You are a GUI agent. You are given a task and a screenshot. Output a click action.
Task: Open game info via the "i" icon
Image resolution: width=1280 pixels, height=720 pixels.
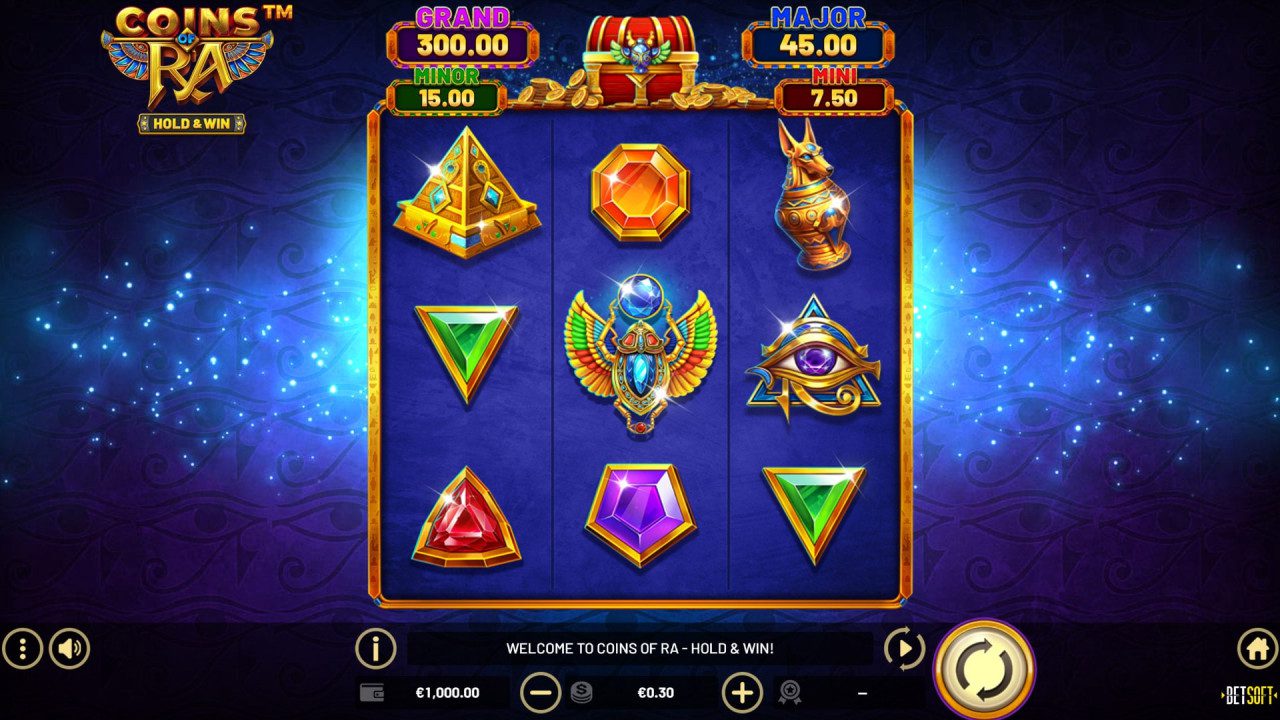click(x=373, y=647)
